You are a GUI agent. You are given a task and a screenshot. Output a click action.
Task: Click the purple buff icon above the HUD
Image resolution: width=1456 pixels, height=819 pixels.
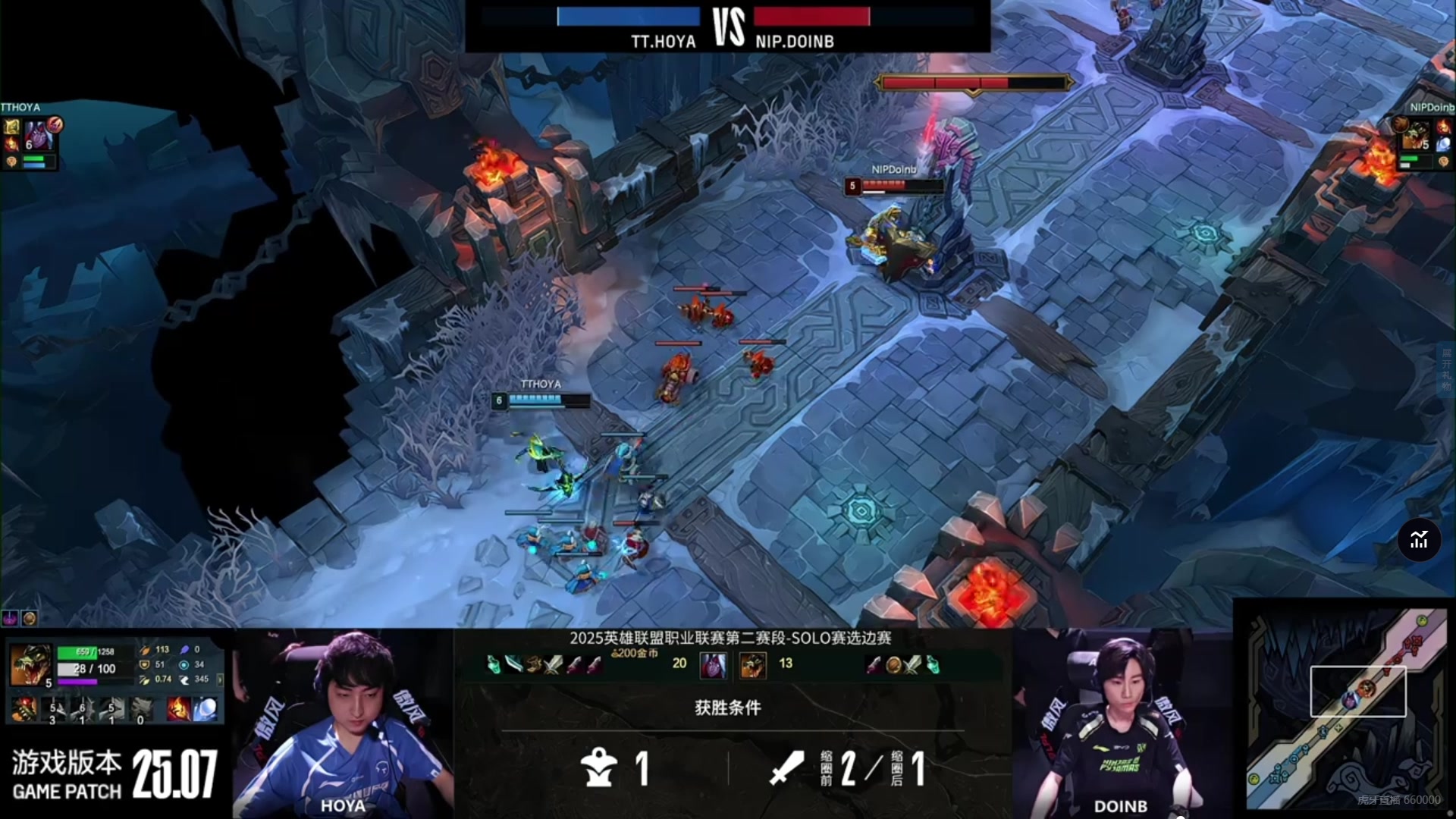point(10,618)
